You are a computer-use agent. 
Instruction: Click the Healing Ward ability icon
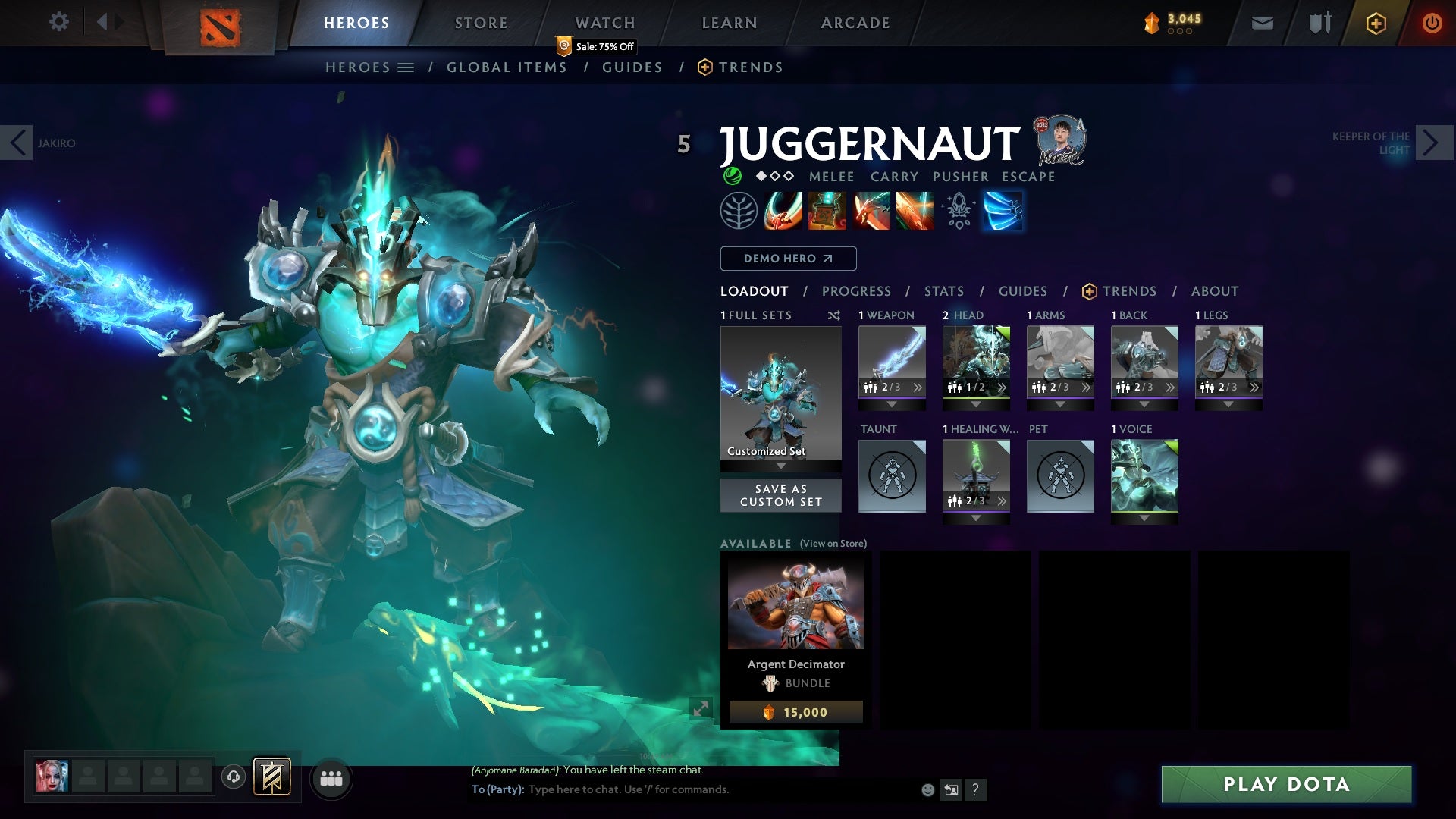coord(827,211)
